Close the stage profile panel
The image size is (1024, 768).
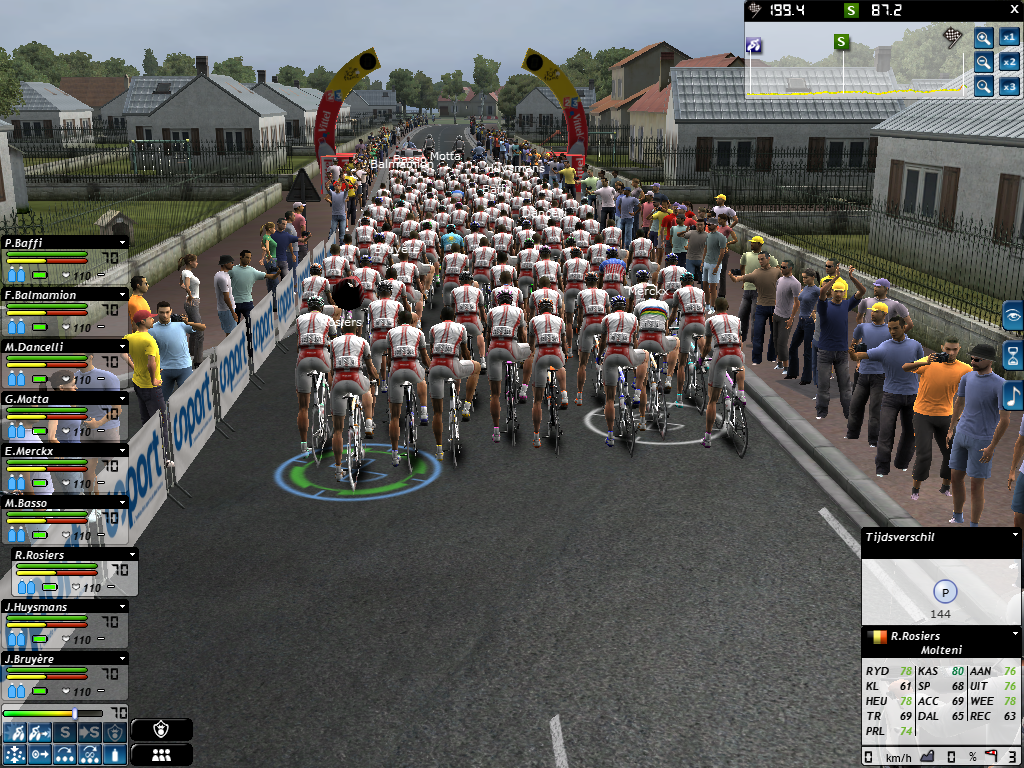pos(1014,11)
